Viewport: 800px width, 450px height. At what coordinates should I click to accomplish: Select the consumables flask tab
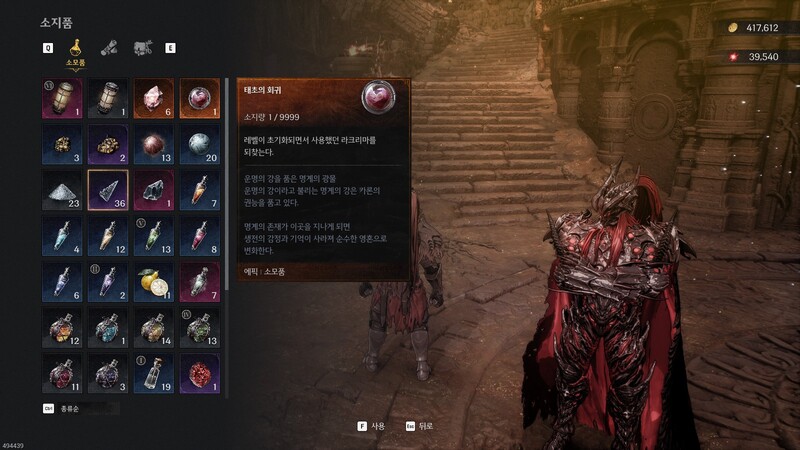[x=75, y=47]
